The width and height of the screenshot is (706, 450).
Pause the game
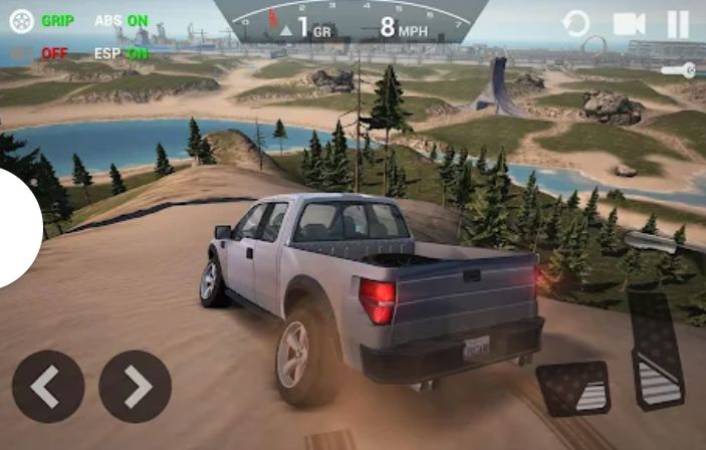[x=678, y=23]
